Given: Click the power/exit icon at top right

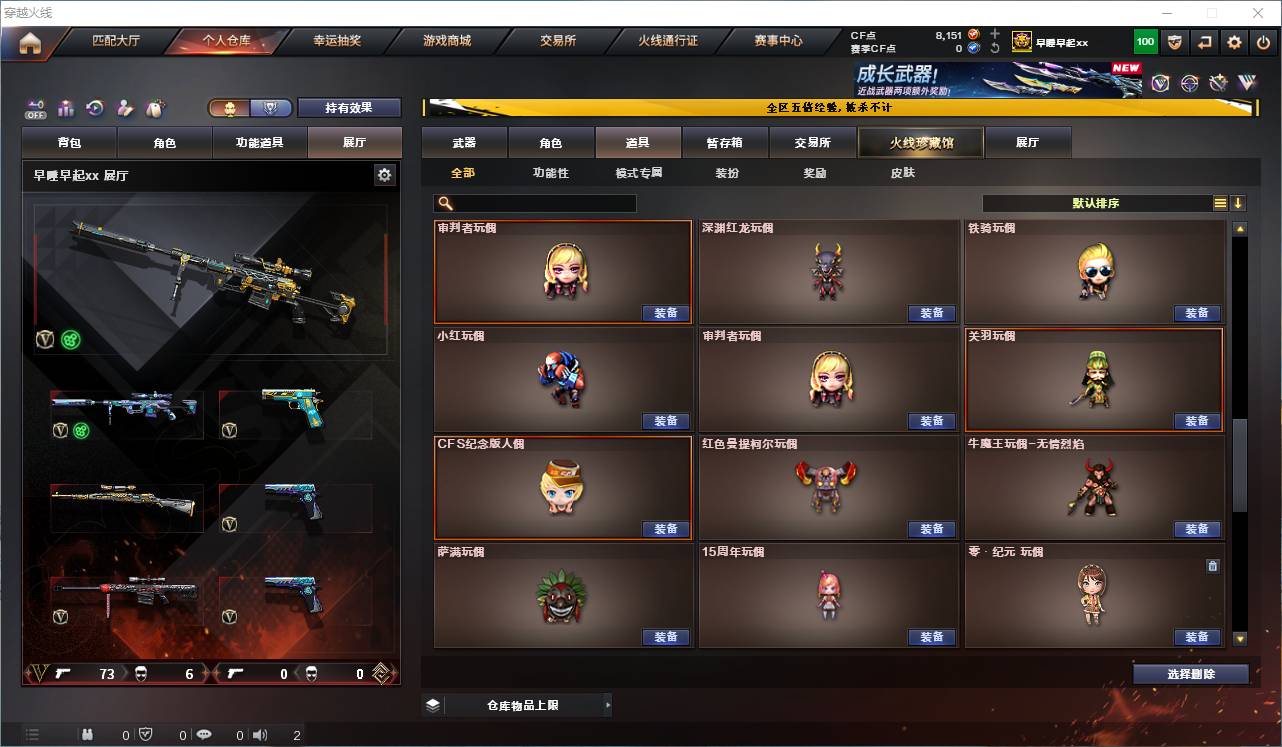Looking at the screenshot, I should point(1262,42).
